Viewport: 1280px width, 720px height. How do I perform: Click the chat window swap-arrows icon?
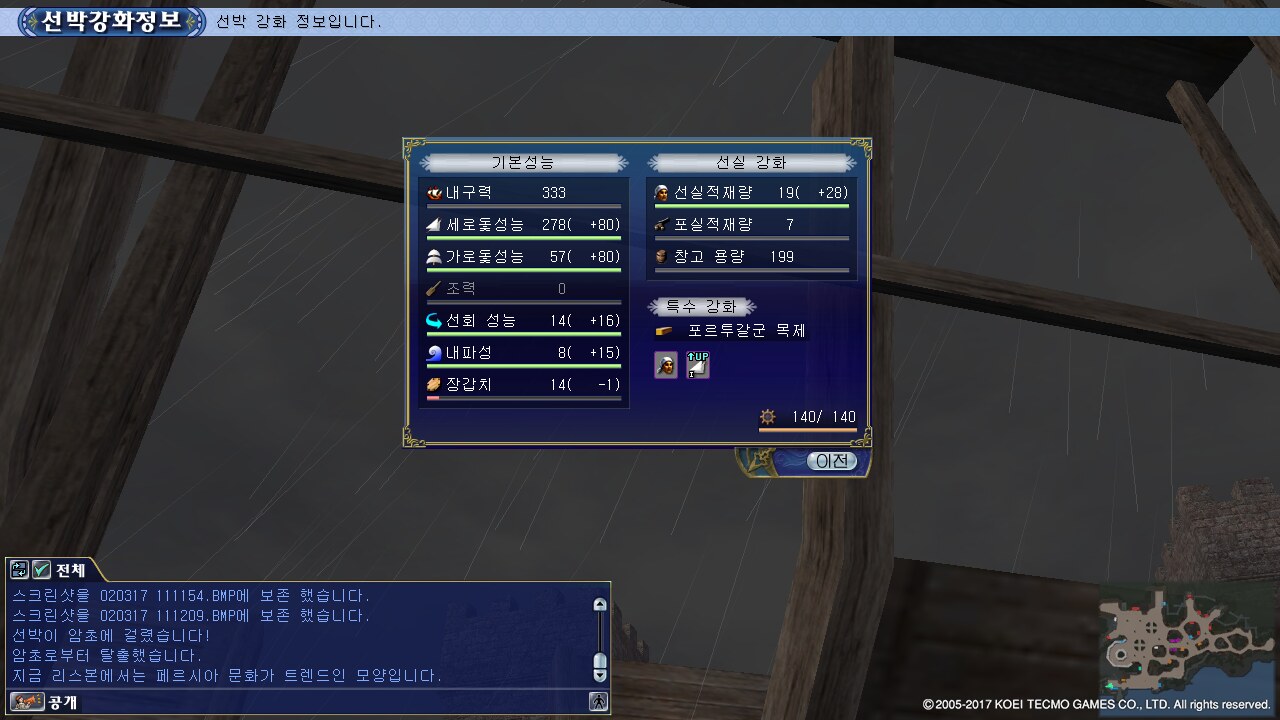click(20, 570)
